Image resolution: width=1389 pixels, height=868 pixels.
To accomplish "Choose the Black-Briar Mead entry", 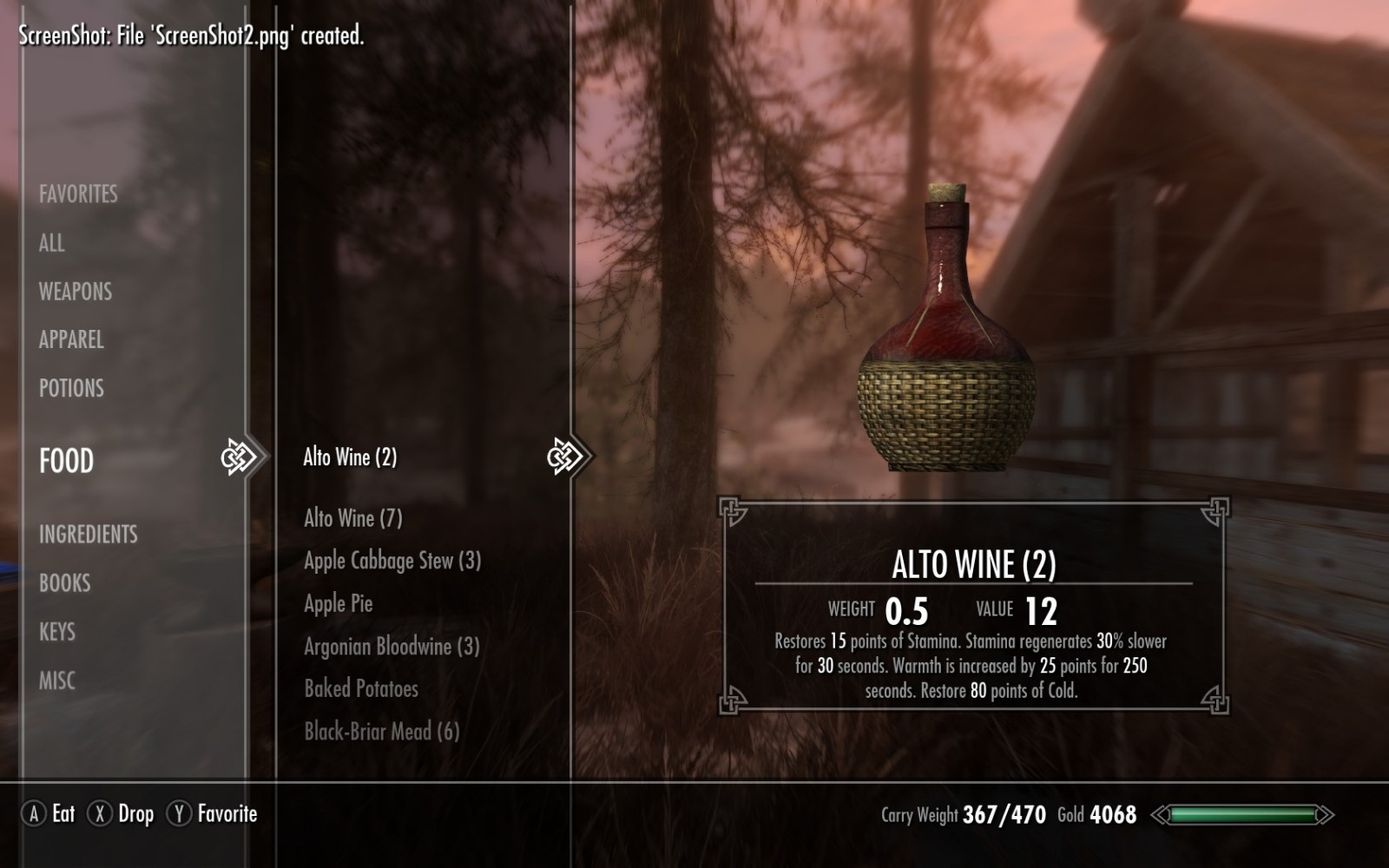I will pos(381,732).
